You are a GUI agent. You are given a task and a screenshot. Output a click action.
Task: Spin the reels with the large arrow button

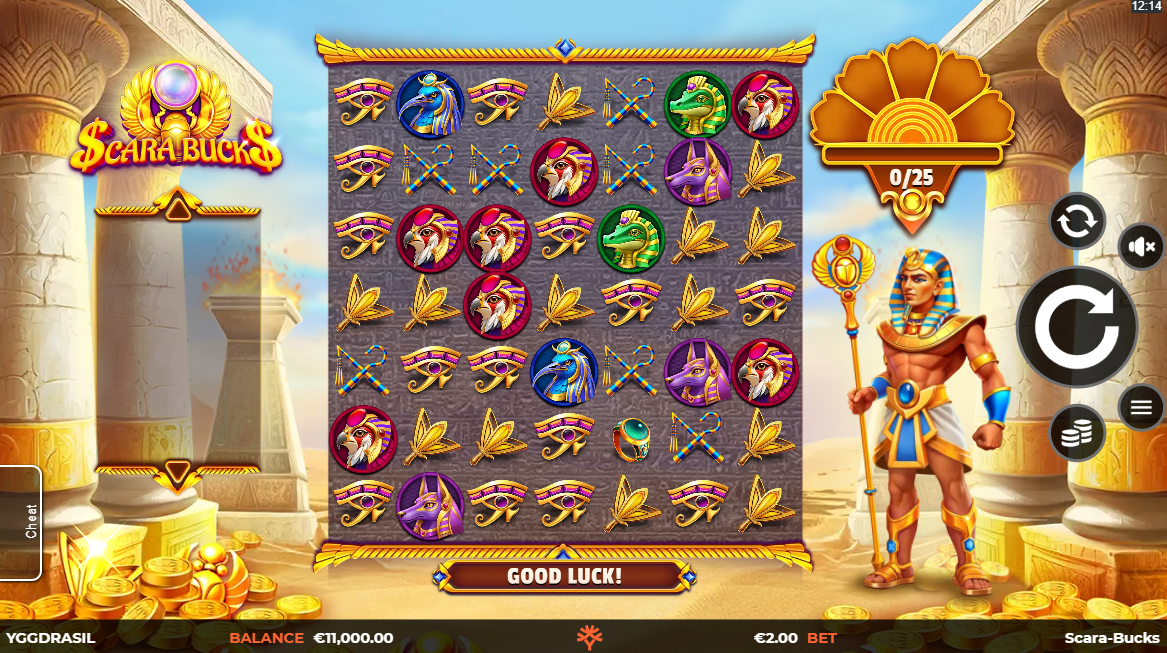pos(1076,327)
